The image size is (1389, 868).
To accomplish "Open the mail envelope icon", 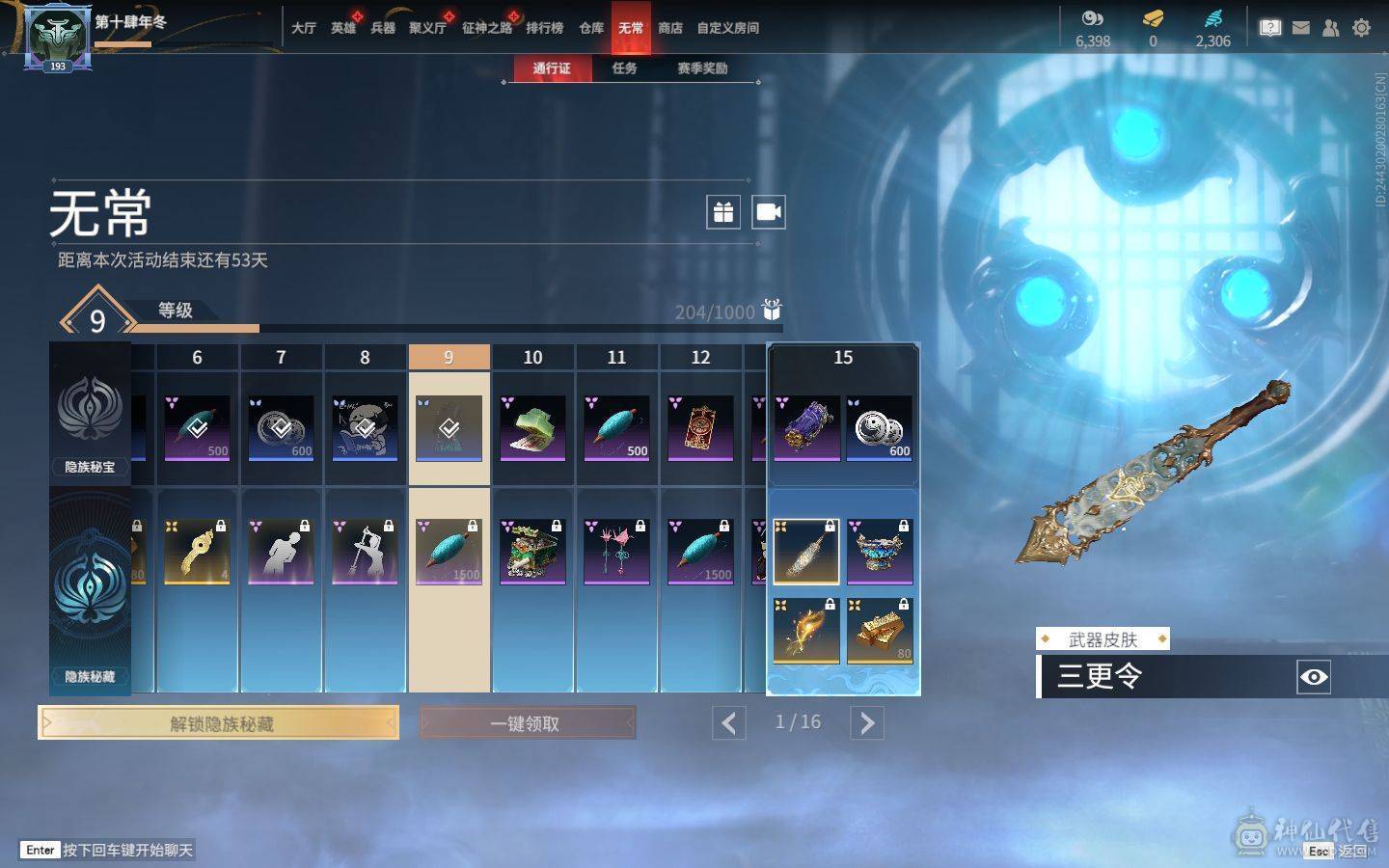I will (x=1301, y=28).
